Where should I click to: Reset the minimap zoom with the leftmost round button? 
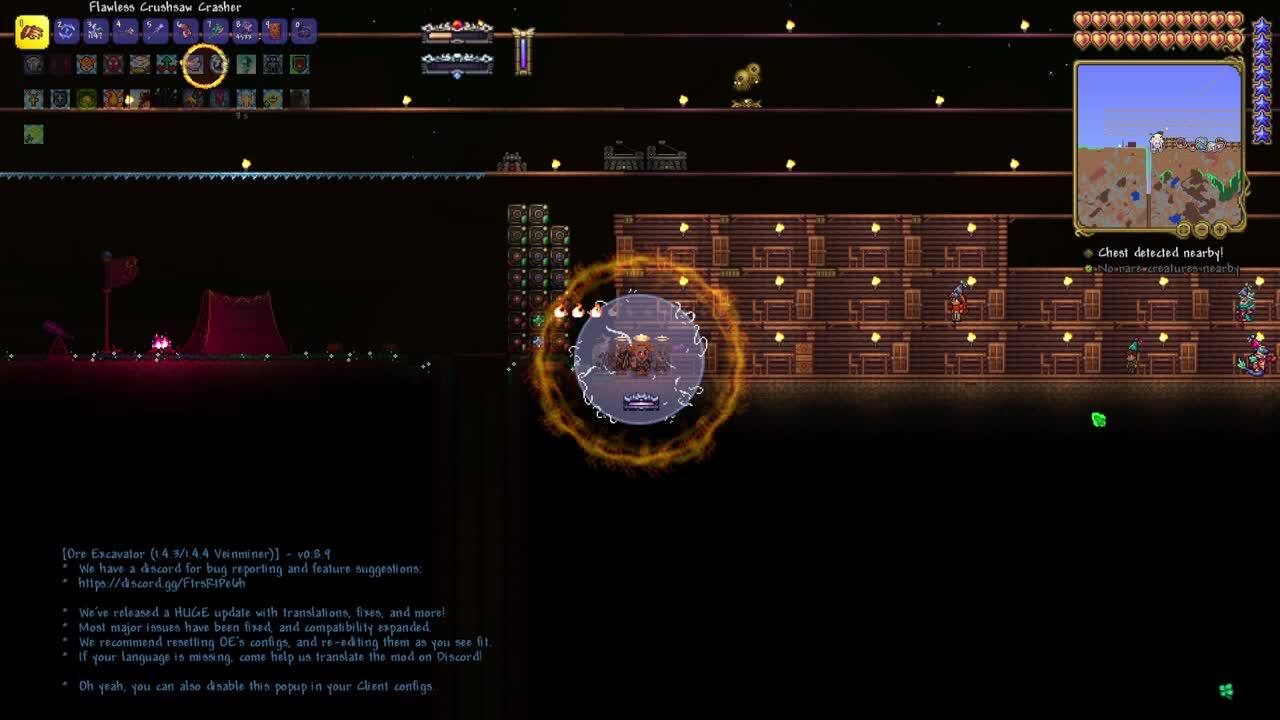pyautogui.click(x=1183, y=230)
